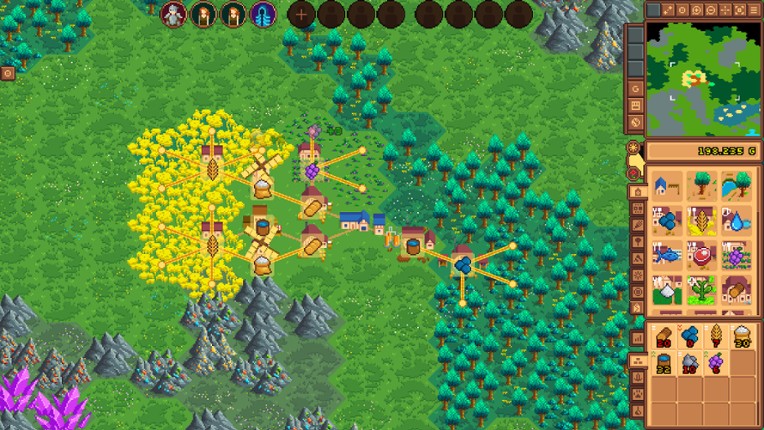Click the wood logs resource slot

pos(663,337)
